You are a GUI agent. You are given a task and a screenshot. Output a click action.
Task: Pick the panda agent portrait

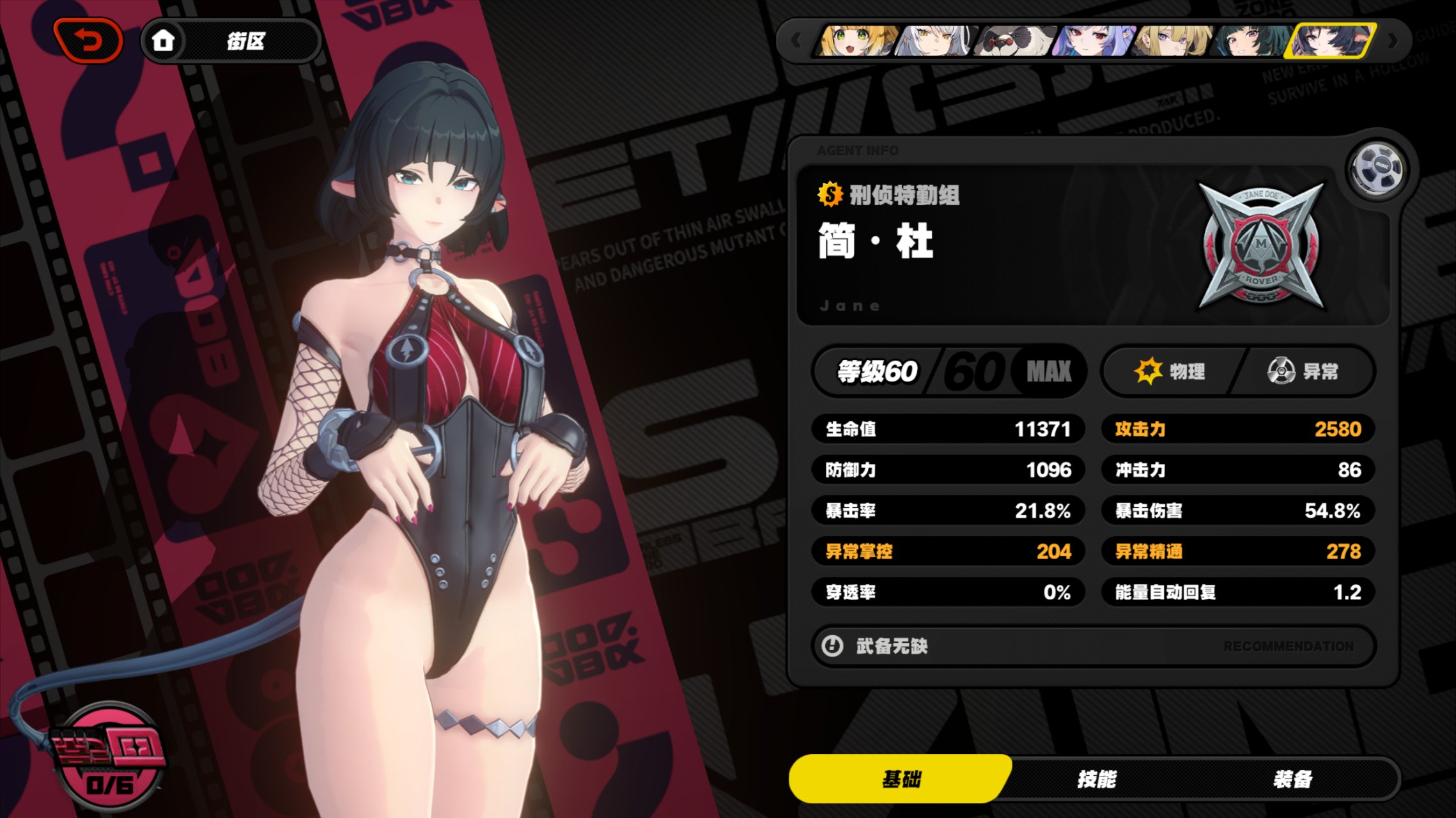[x=1015, y=41]
